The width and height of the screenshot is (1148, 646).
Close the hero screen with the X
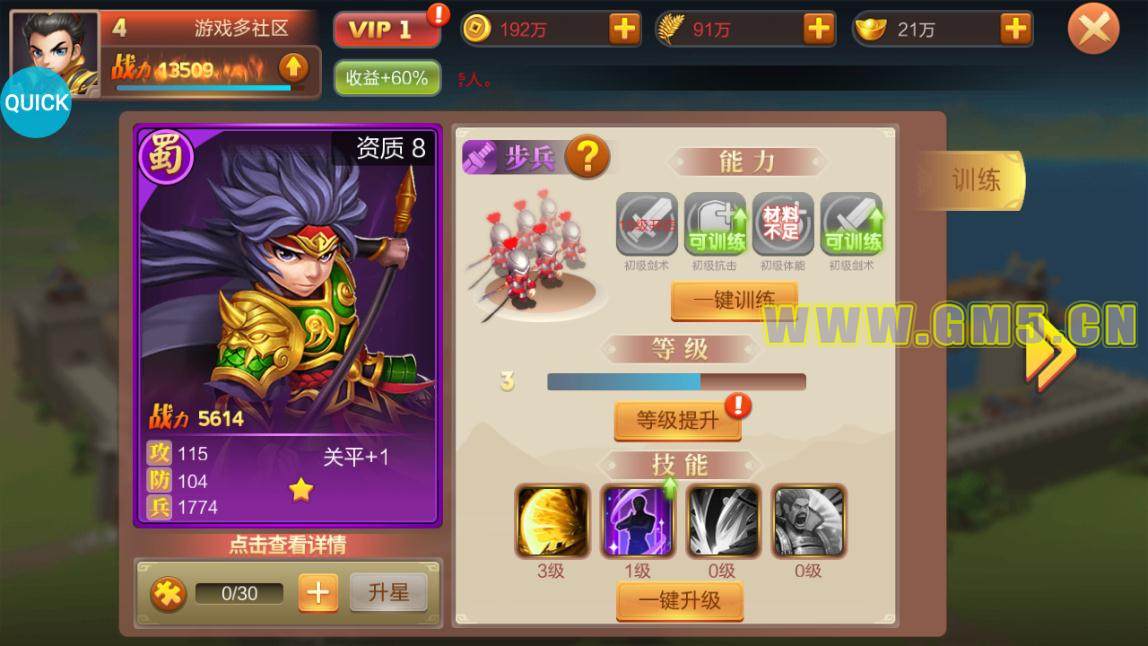1093,29
